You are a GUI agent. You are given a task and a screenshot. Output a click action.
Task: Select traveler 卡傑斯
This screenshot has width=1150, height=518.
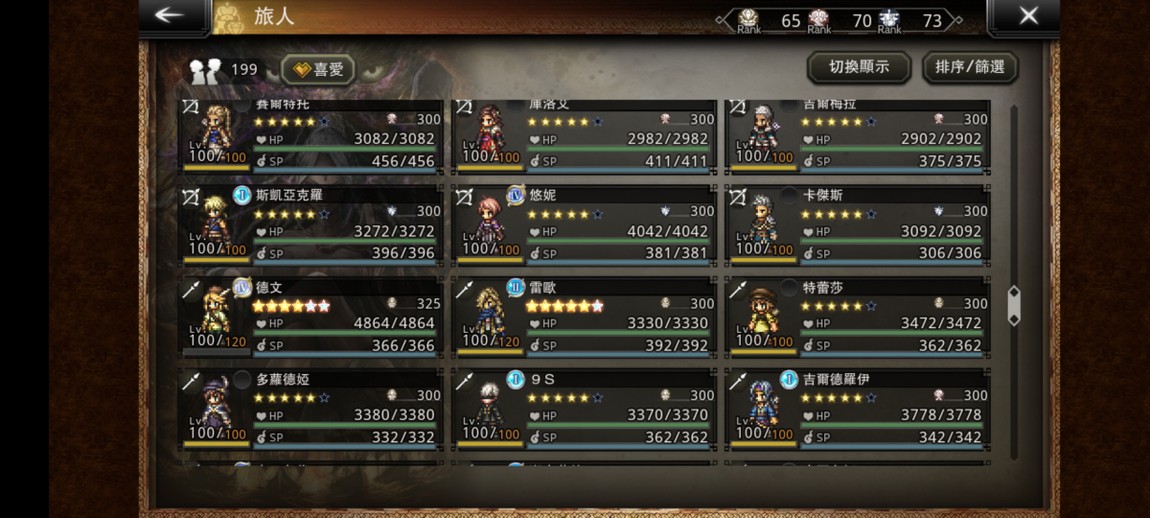(x=857, y=224)
